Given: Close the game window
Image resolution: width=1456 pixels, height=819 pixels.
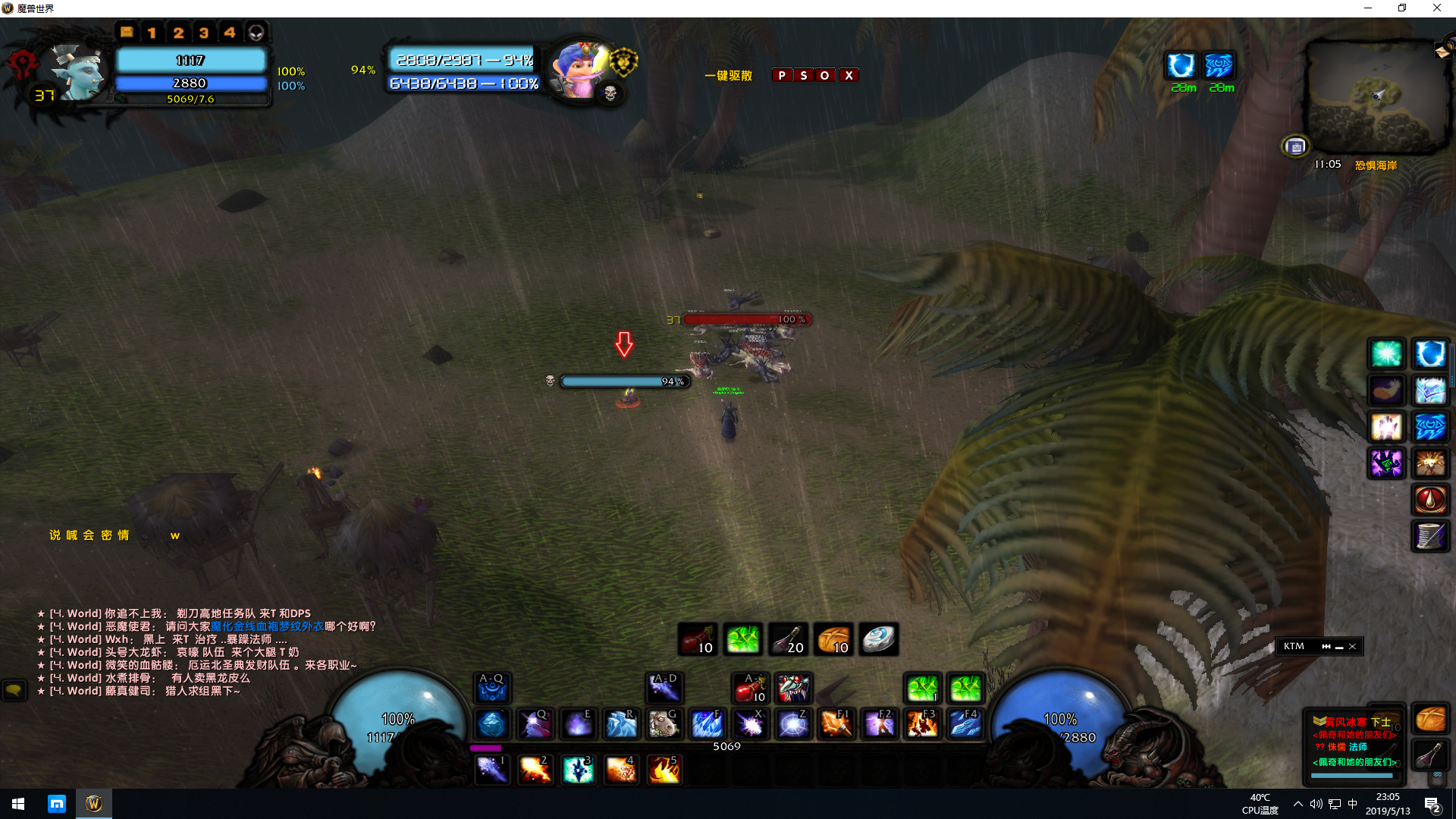Looking at the screenshot, I should (x=1436, y=8).
